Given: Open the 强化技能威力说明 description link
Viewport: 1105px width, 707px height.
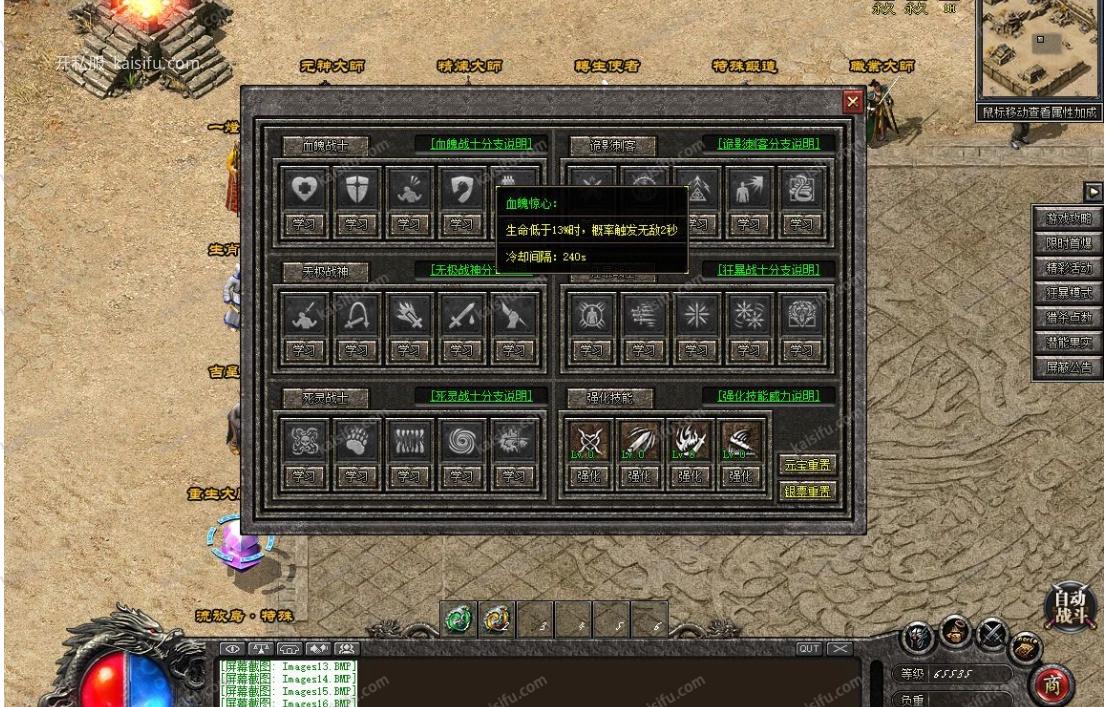Looking at the screenshot, I should point(768,396).
